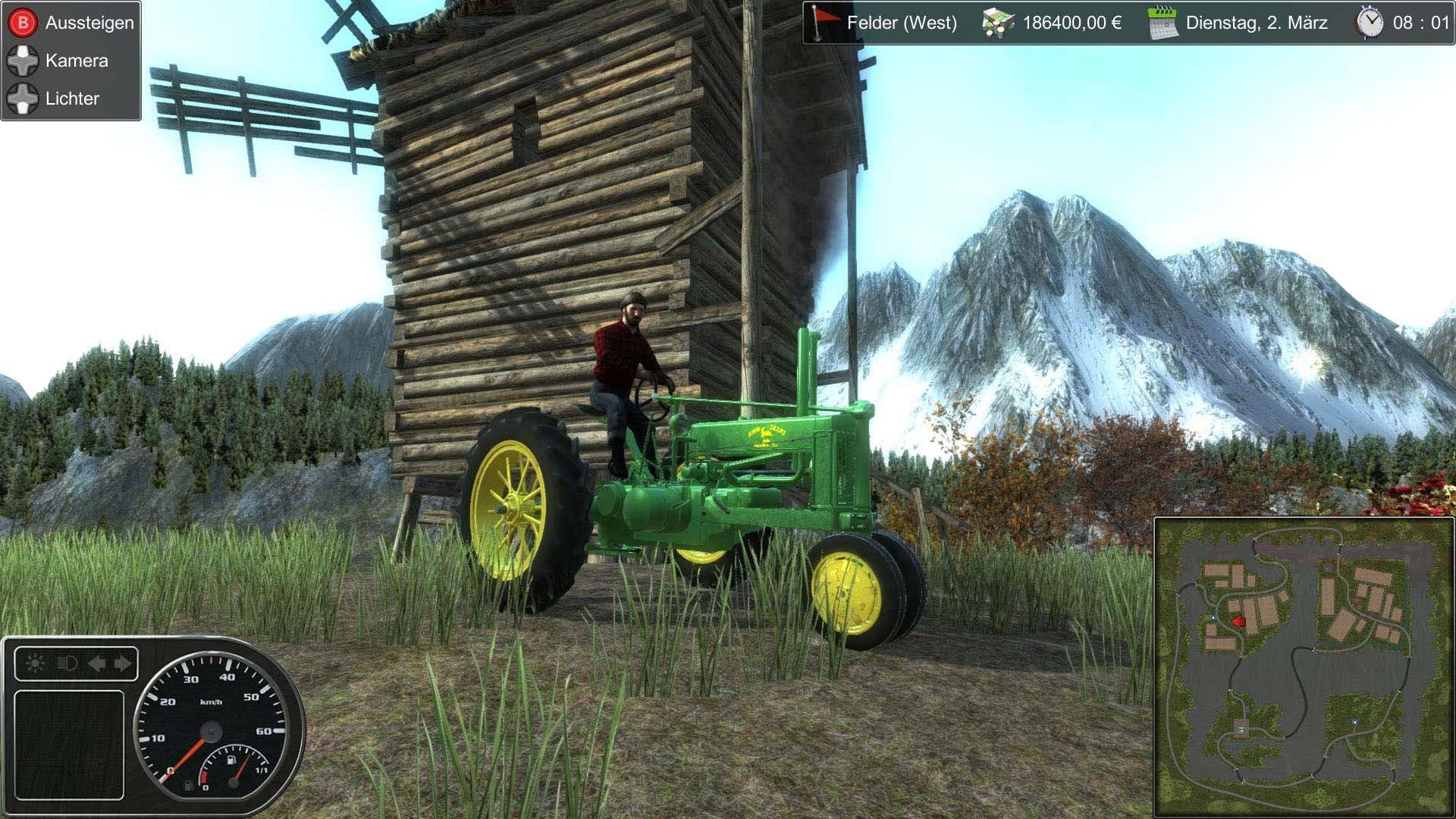Open the Felder (West) location selector
This screenshot has width=1456, height=819.
point(902,23)
